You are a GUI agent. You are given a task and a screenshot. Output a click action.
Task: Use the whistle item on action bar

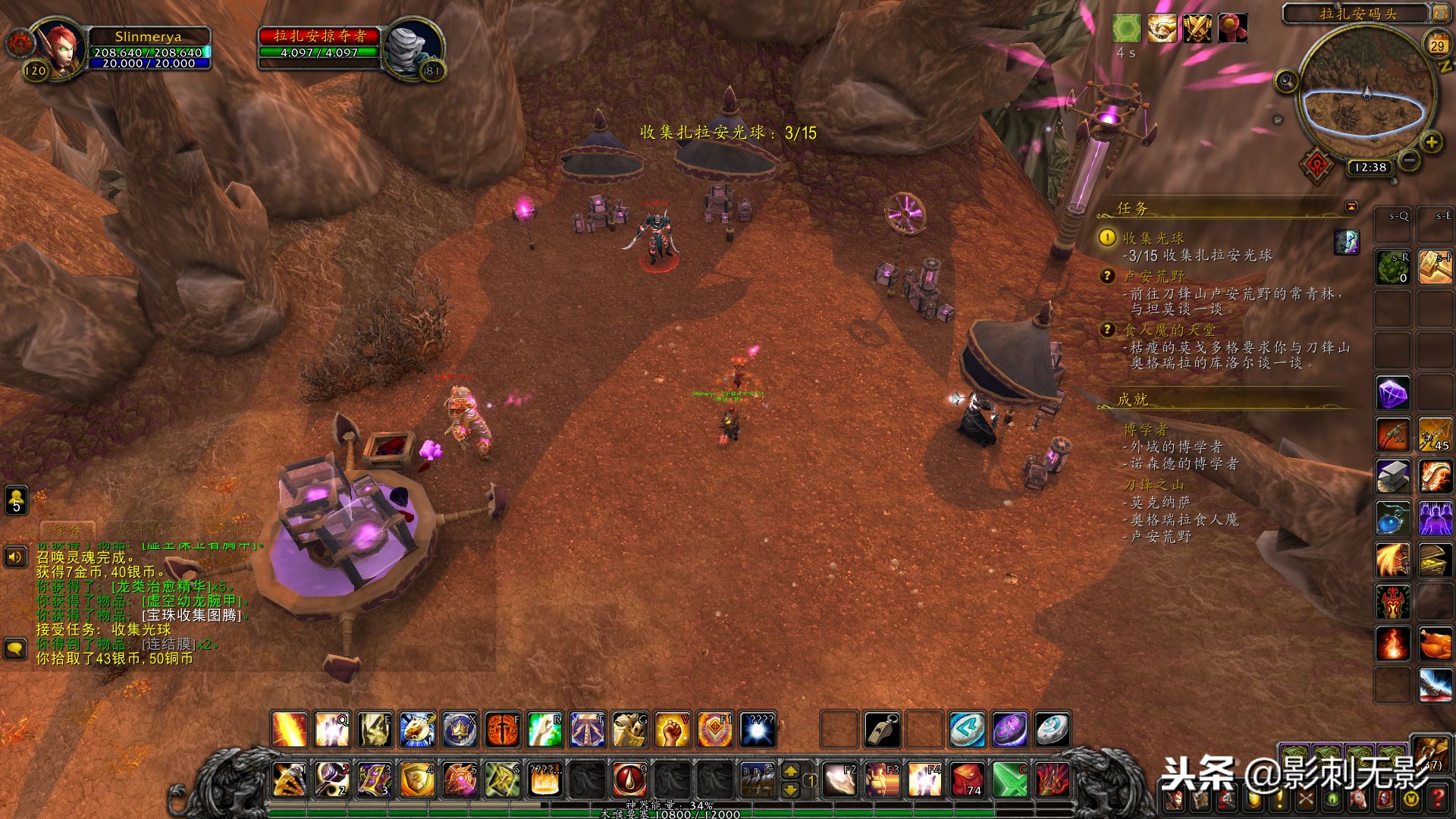coord(882,730)
